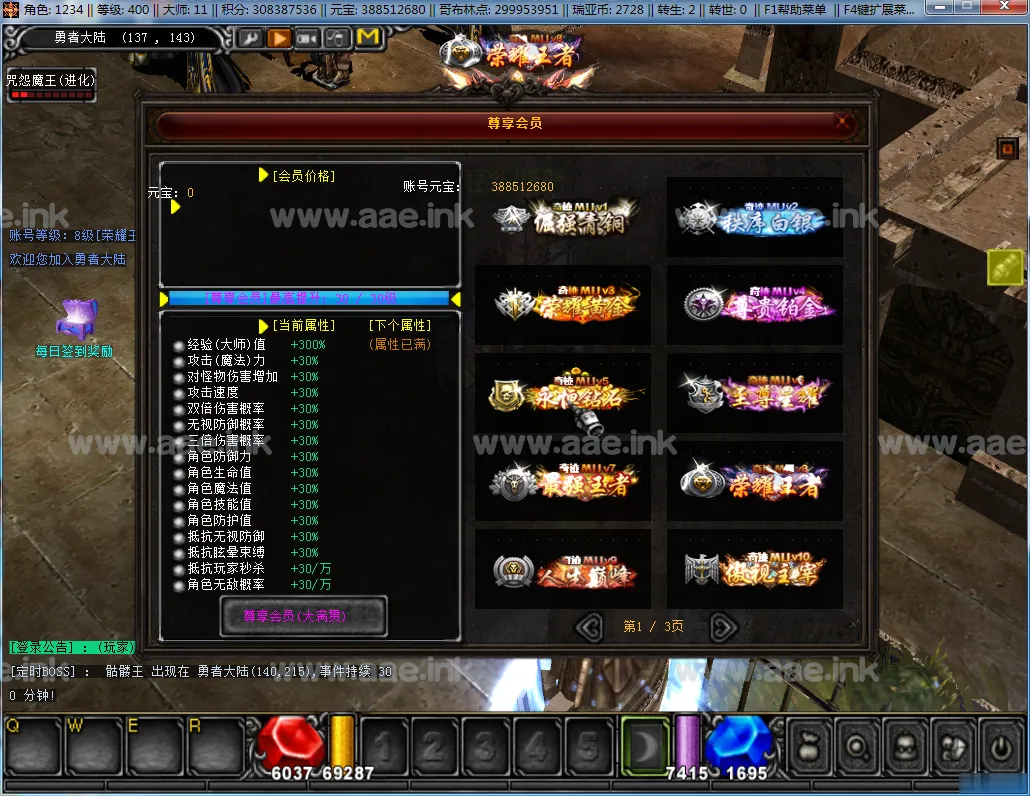Go to the previous membership page
Viewport: 1030px width, 796px height.
pos(590,627)
